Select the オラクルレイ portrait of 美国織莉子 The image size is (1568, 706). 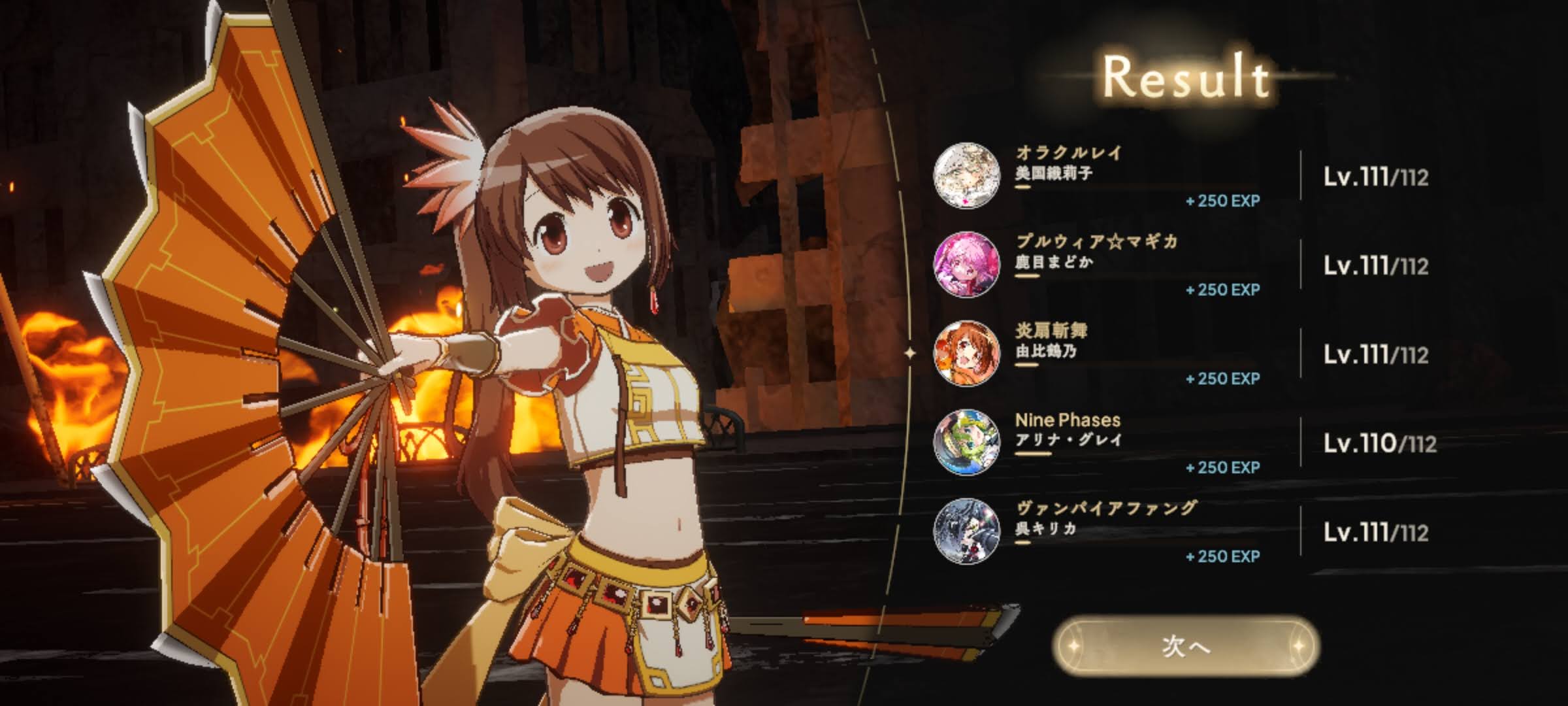(x=966, y=176)
